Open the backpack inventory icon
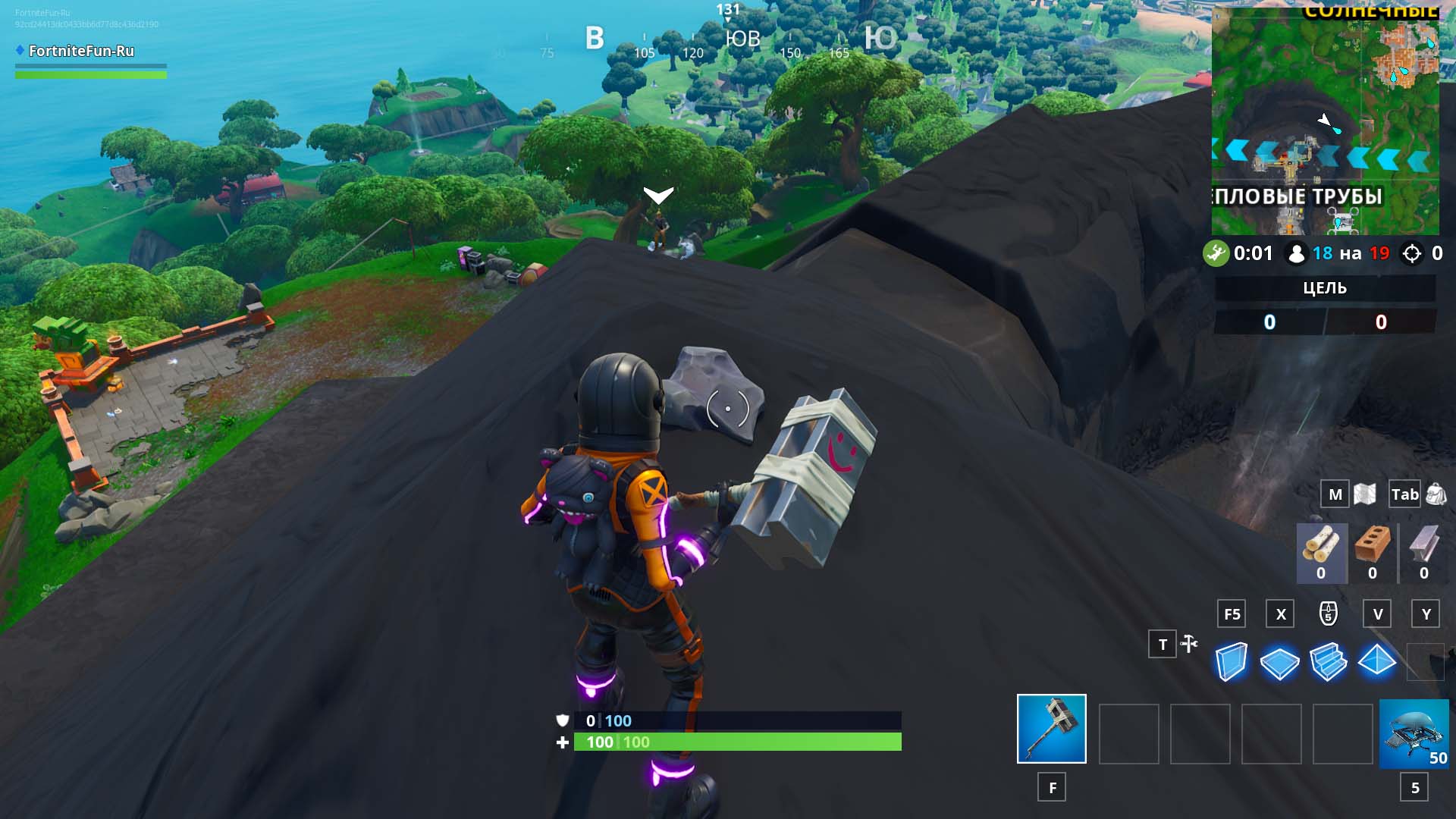Screen dimensions: 1456x819 point(1436,494)
